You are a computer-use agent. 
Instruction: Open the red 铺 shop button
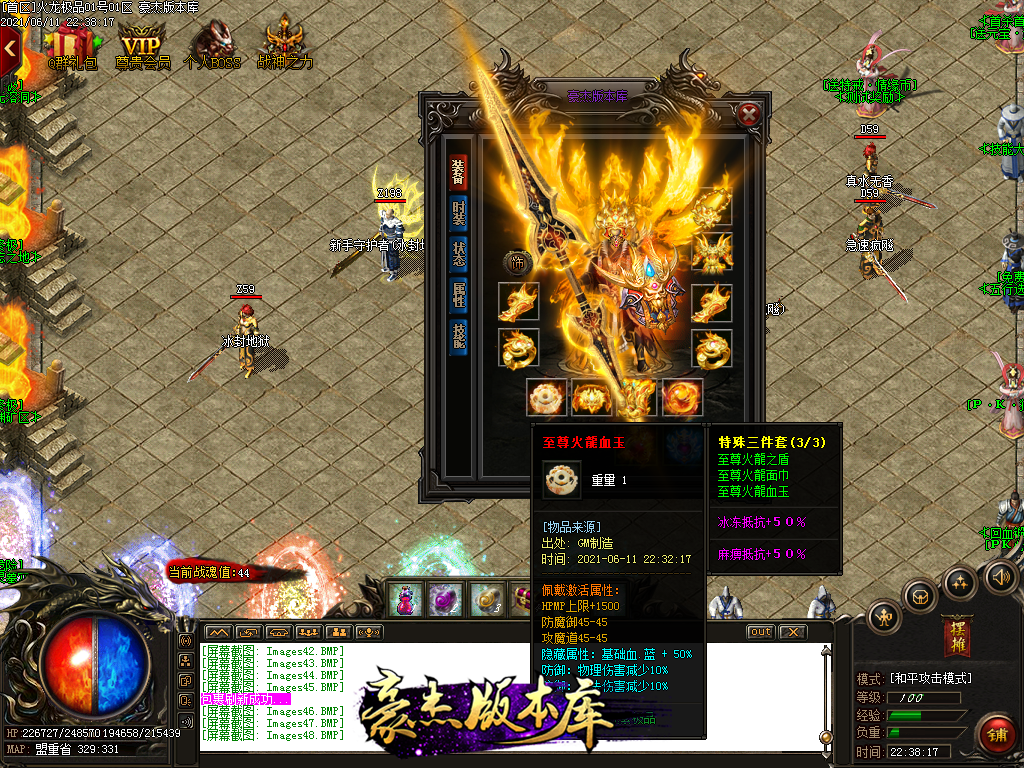(x=996, y=734)
